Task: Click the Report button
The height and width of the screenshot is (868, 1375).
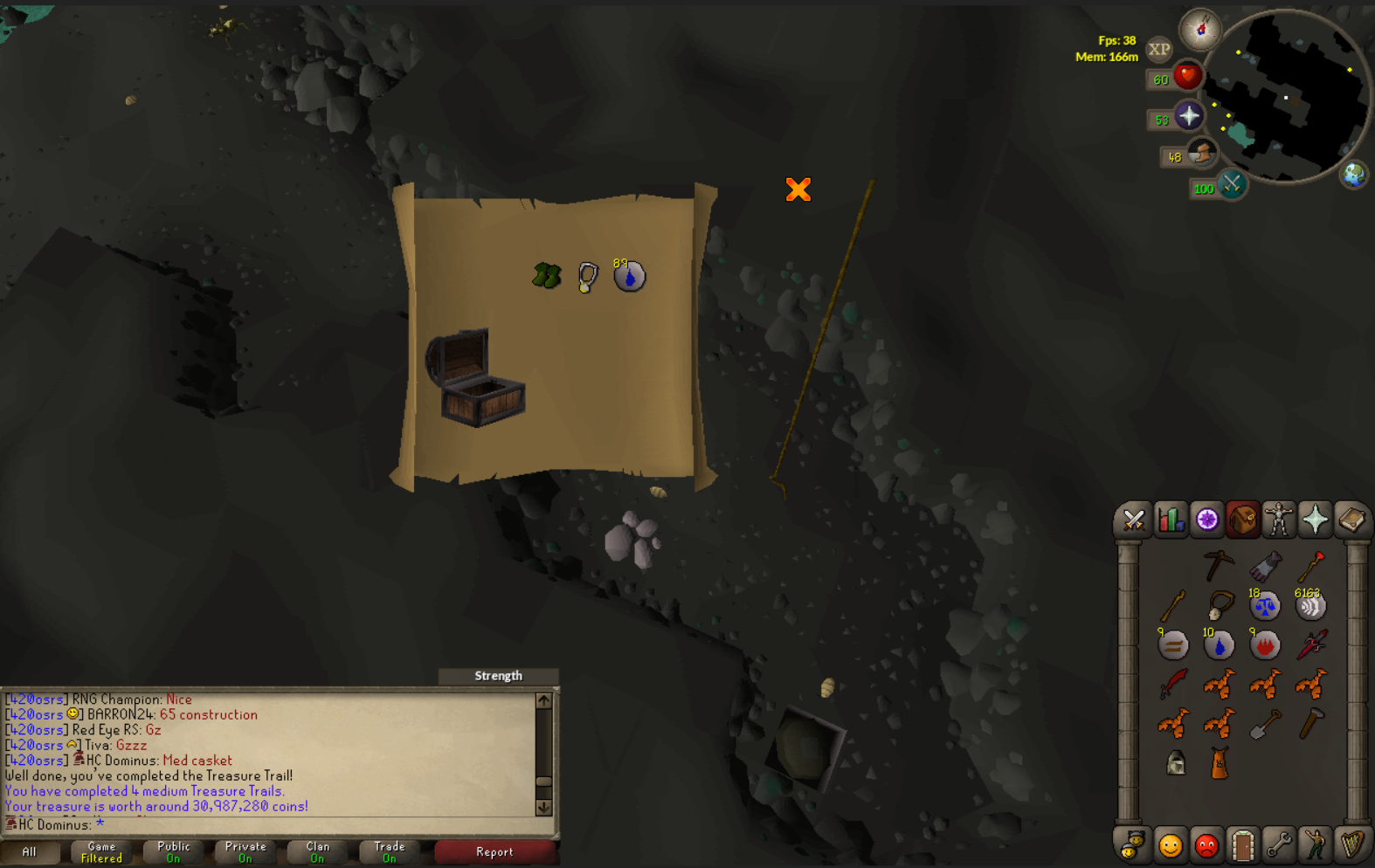Action: 495,851
